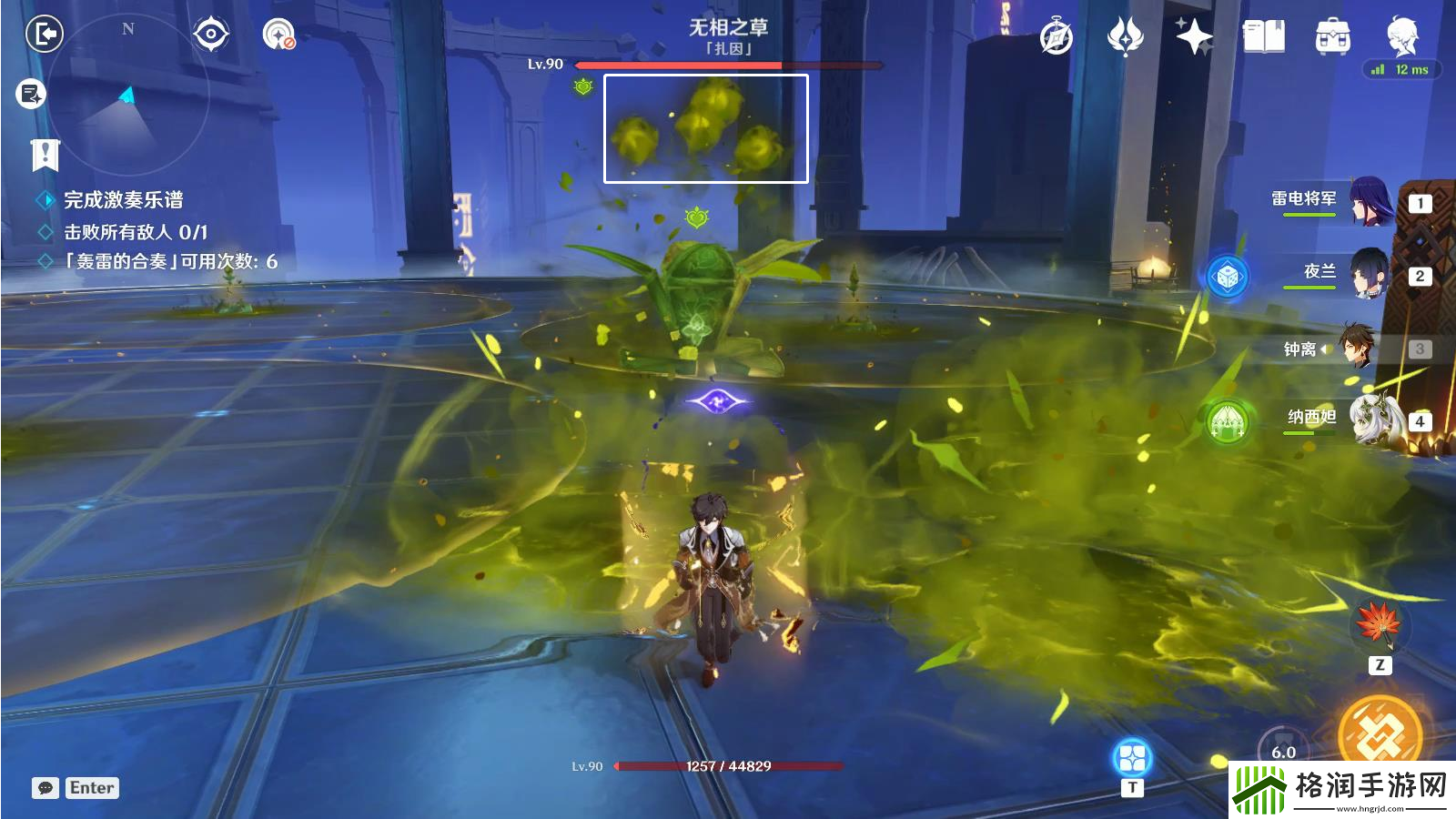Click the target-eye icon near minimap
Screen dimensions: 1456x819
[x=211, y=35]
